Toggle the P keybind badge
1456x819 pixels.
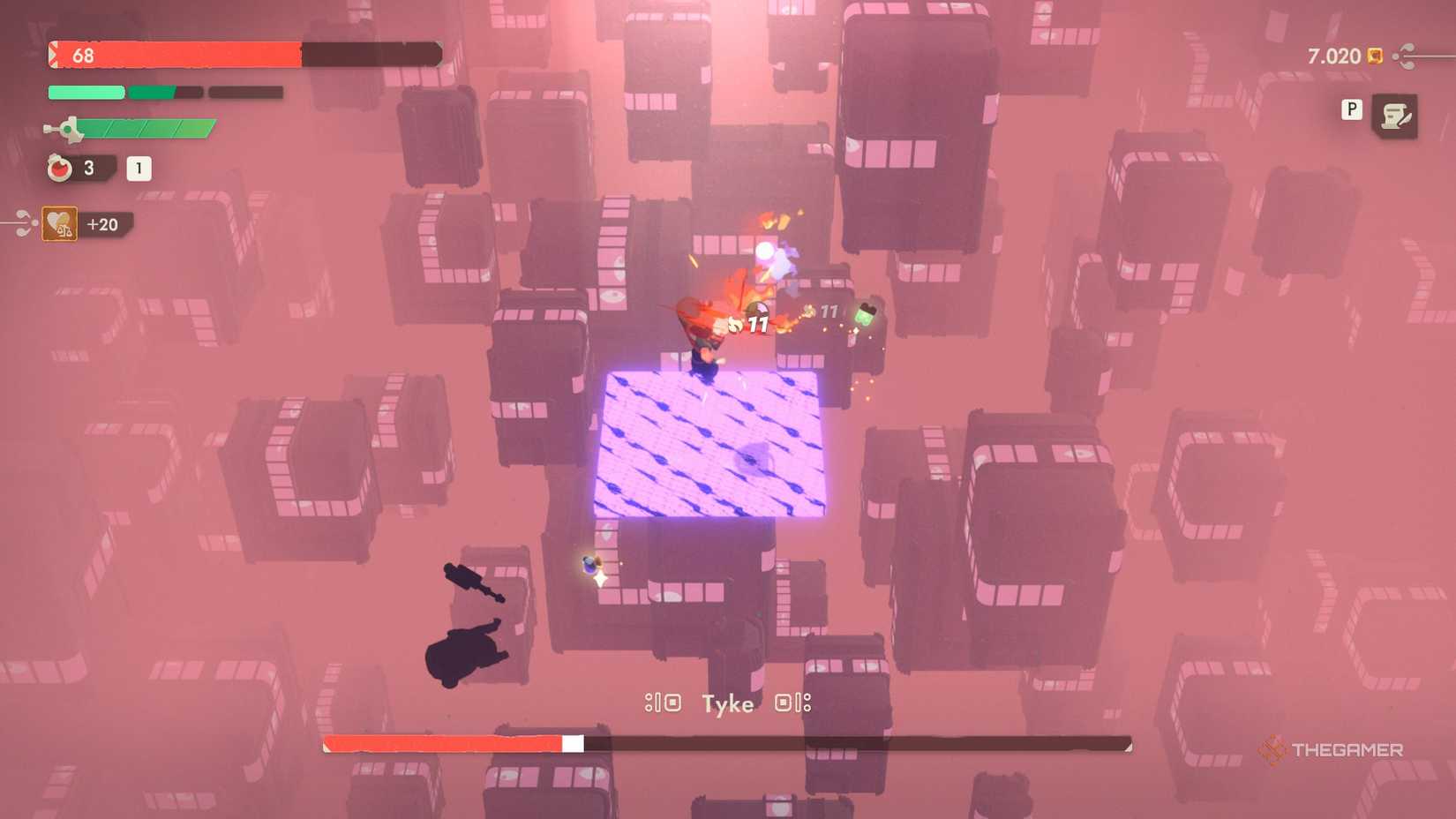coord(1352,111)
